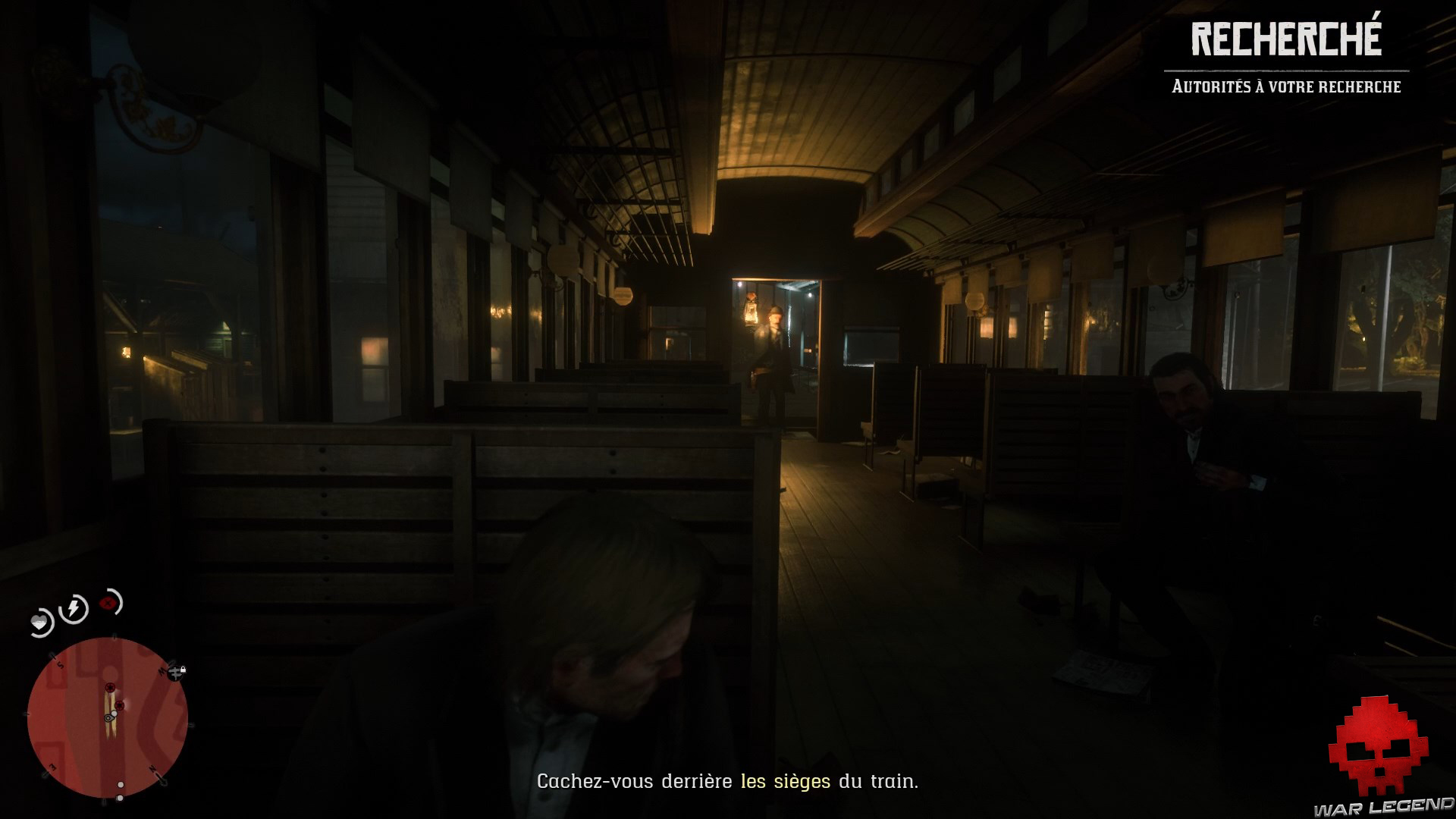Click the S compass letter on the minimap
Viewport: 1456px width, 819px height.
(59, 664)
